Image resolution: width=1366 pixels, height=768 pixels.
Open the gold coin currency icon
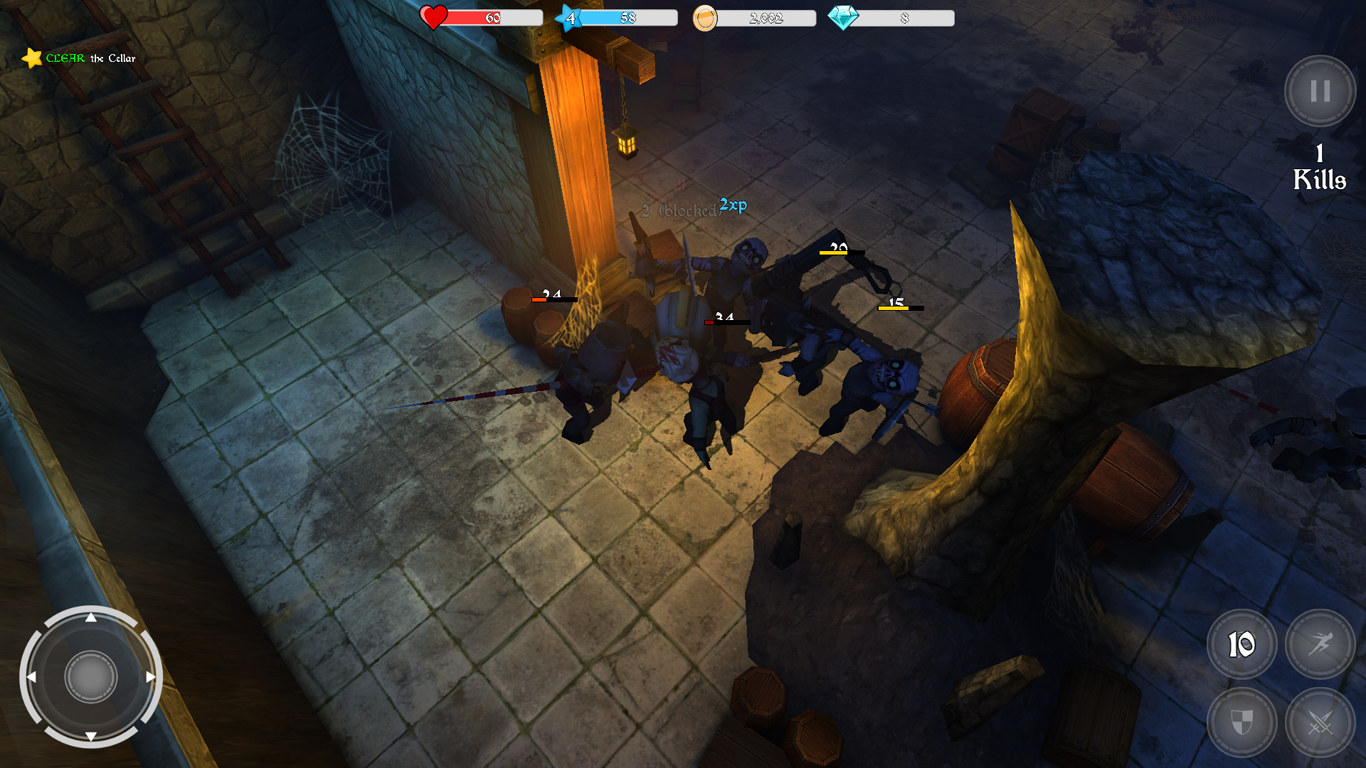tap(707, 17)
